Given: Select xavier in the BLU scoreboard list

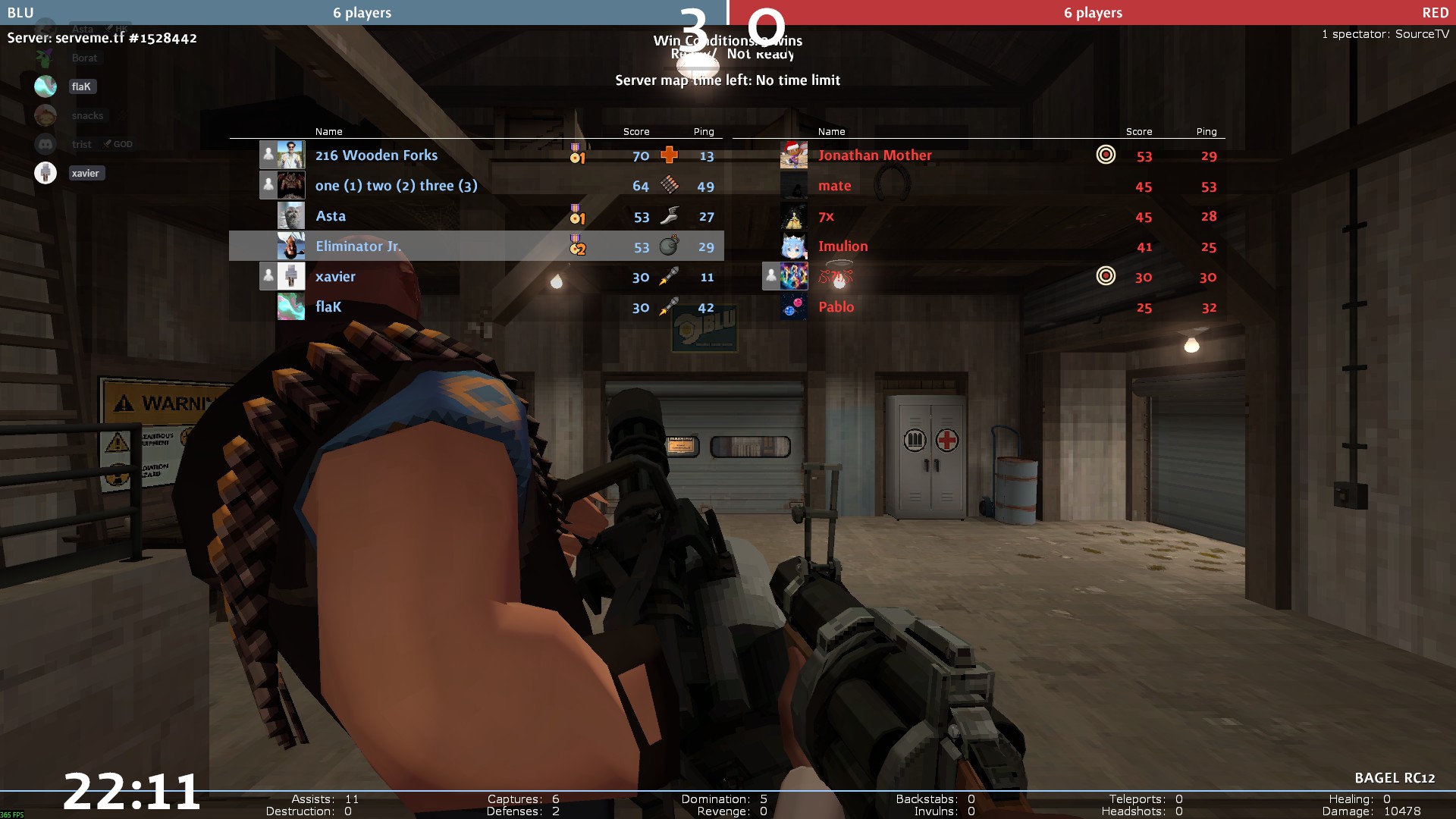Looking at the screenshot, I should tap(335, 277).
